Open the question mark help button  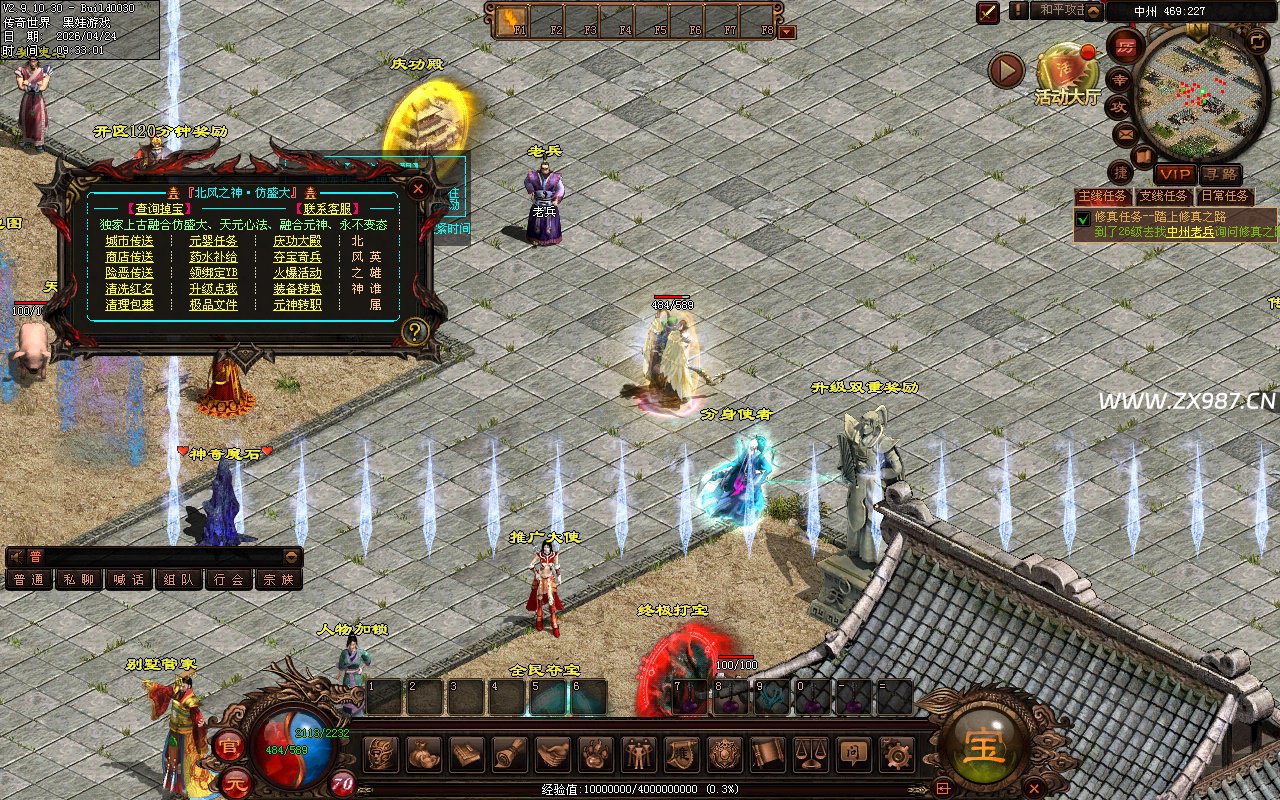[414, 331]
